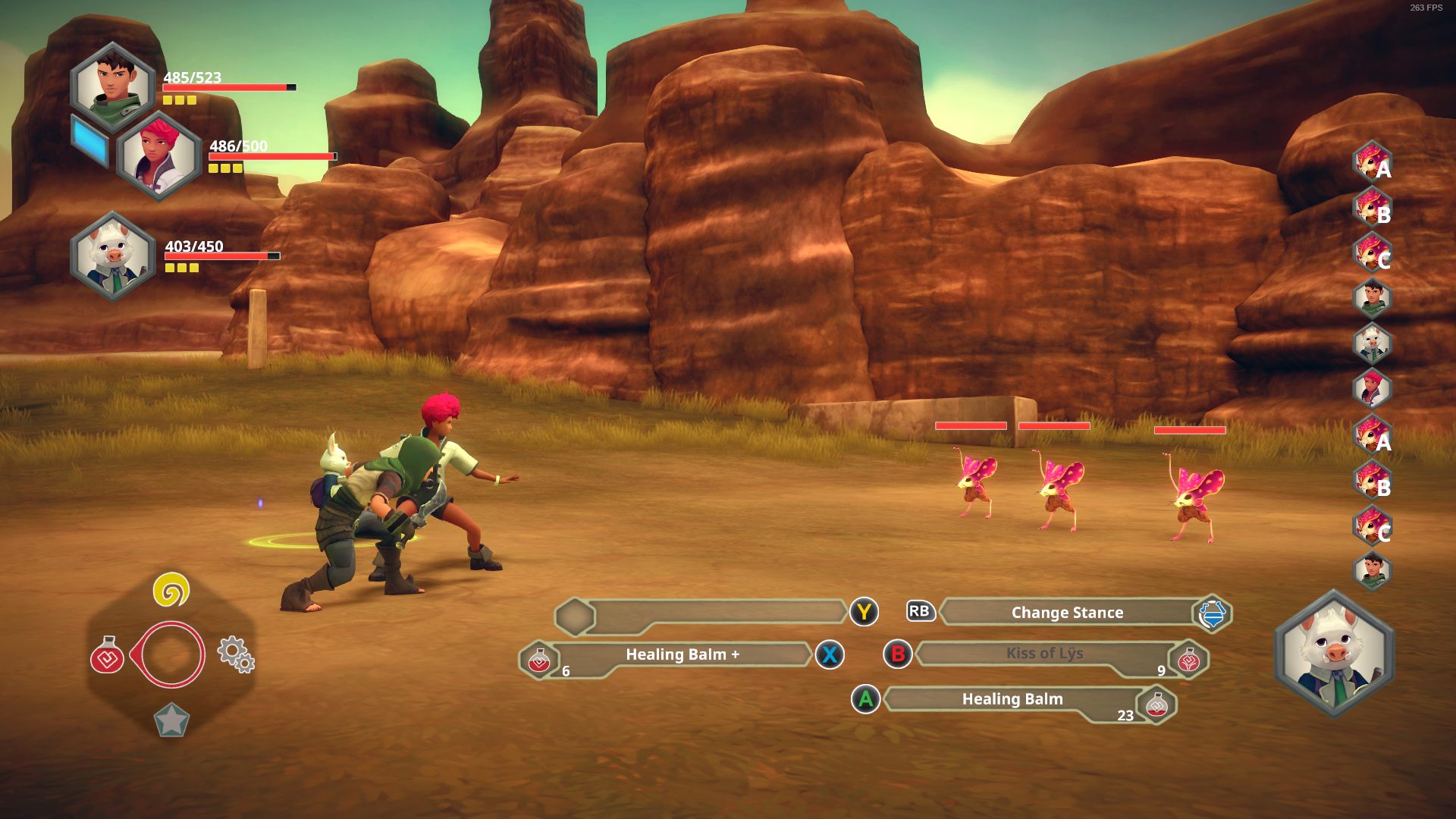Select the pink-haired party member portrait
This screenshot has height=819, width=1456.
158,156
